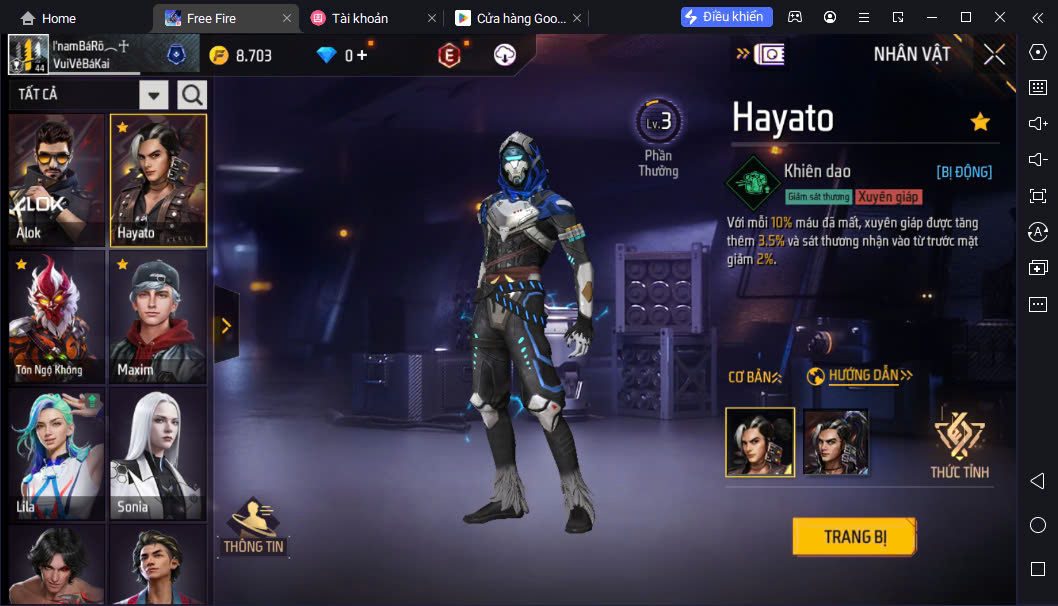Open the THỨC TỈNH awakening option

(959, 445)
